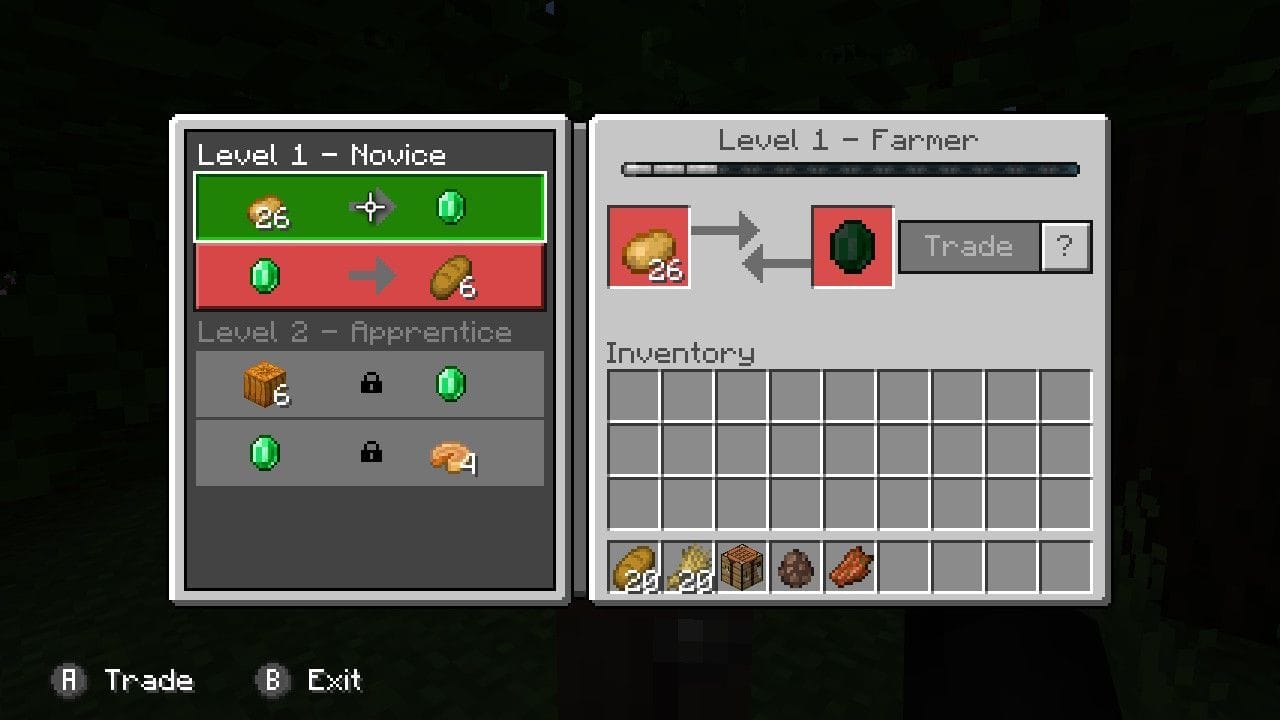
Task: Select the potatoes in the hotbar
Action: click(634, 567)
